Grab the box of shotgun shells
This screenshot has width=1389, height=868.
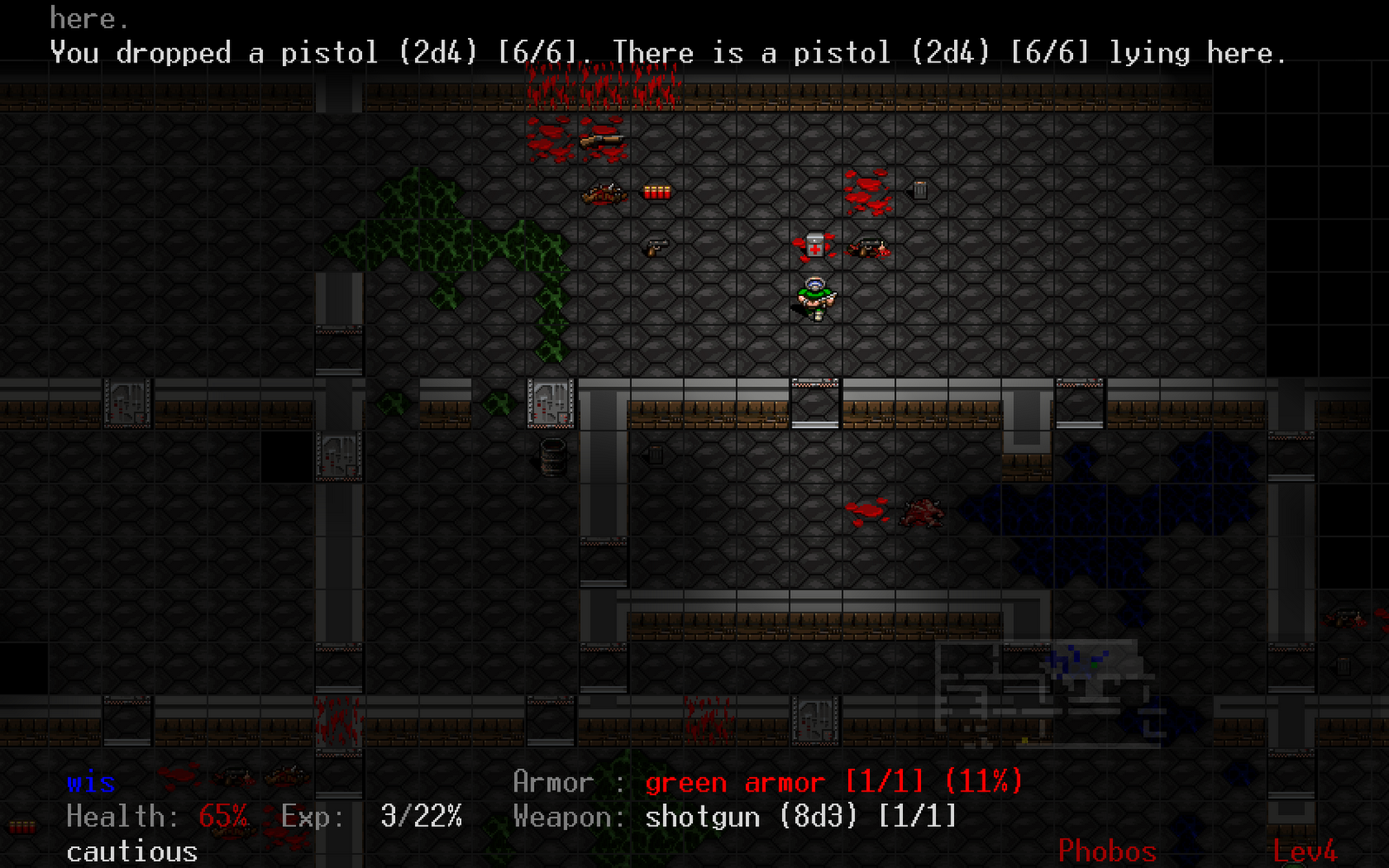pos(657,192)
